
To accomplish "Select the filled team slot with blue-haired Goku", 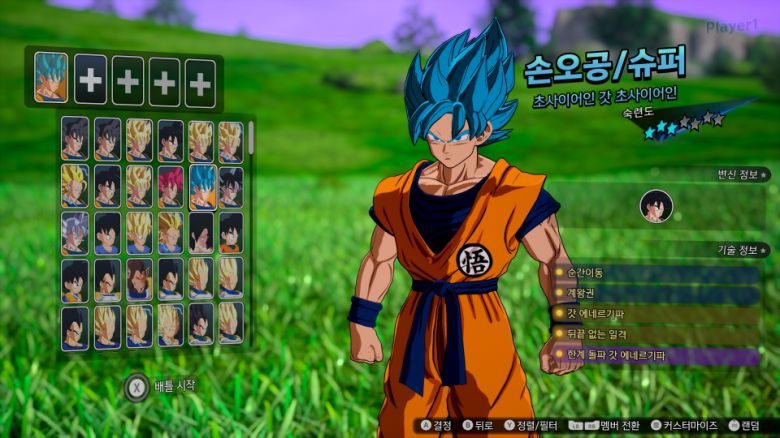I will point(51,78).
